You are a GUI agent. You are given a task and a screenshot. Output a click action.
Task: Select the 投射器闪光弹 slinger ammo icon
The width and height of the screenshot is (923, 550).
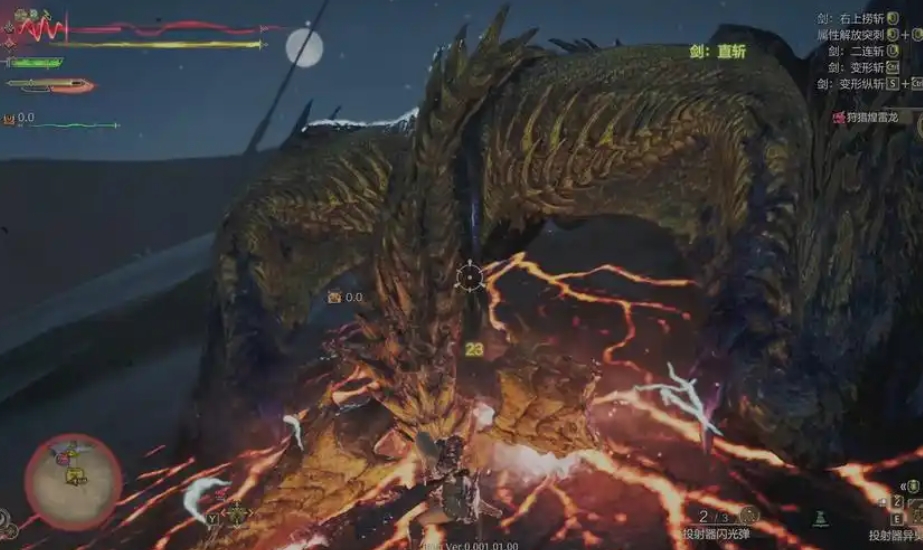pos(748,516)
